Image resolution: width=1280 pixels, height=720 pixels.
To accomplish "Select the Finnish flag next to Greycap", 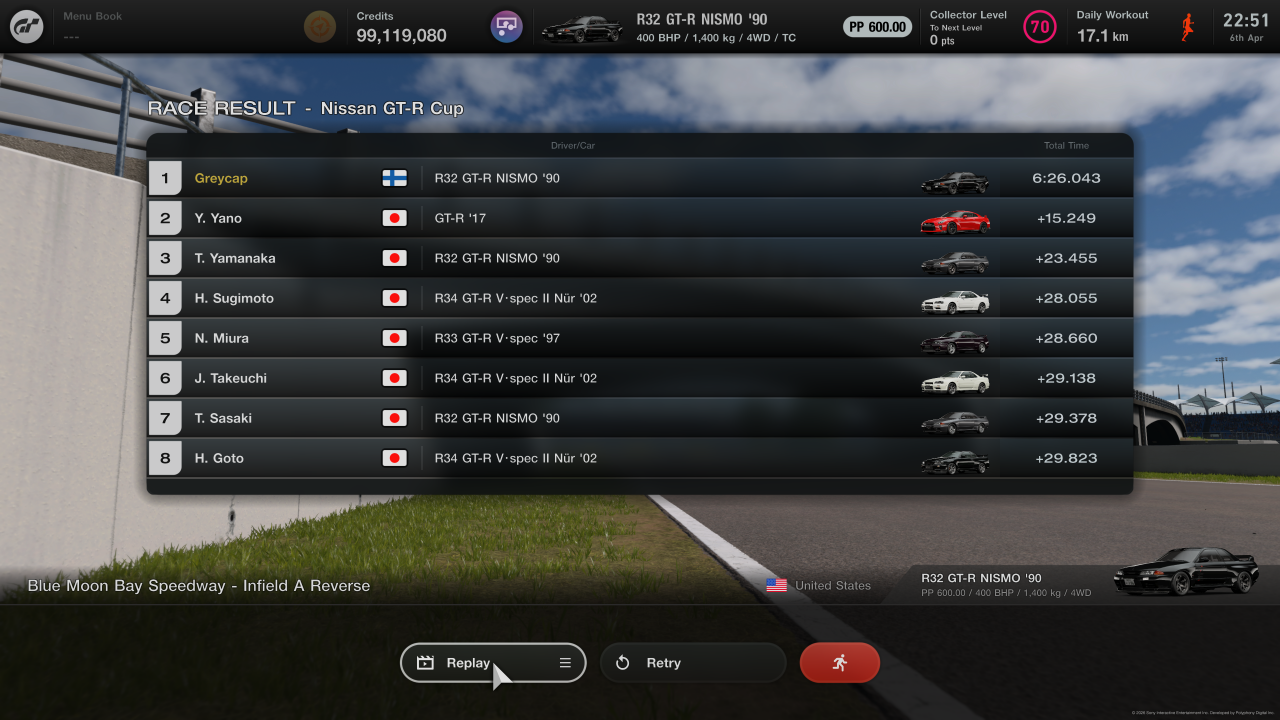I will coord(394,177).
